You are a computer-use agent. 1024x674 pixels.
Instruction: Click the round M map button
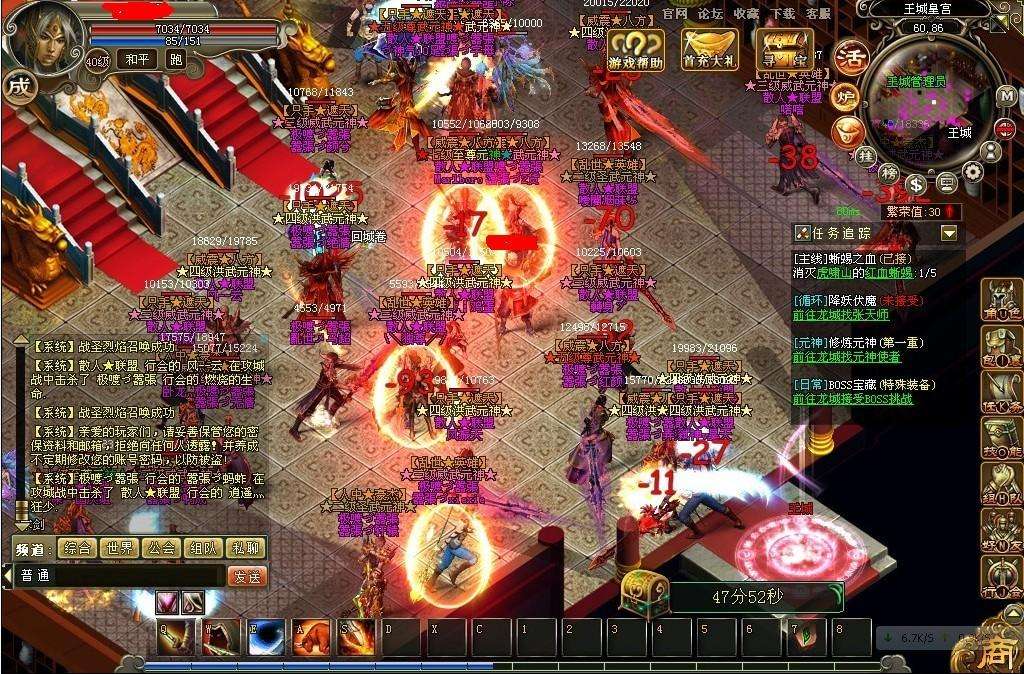[1006, 96]
